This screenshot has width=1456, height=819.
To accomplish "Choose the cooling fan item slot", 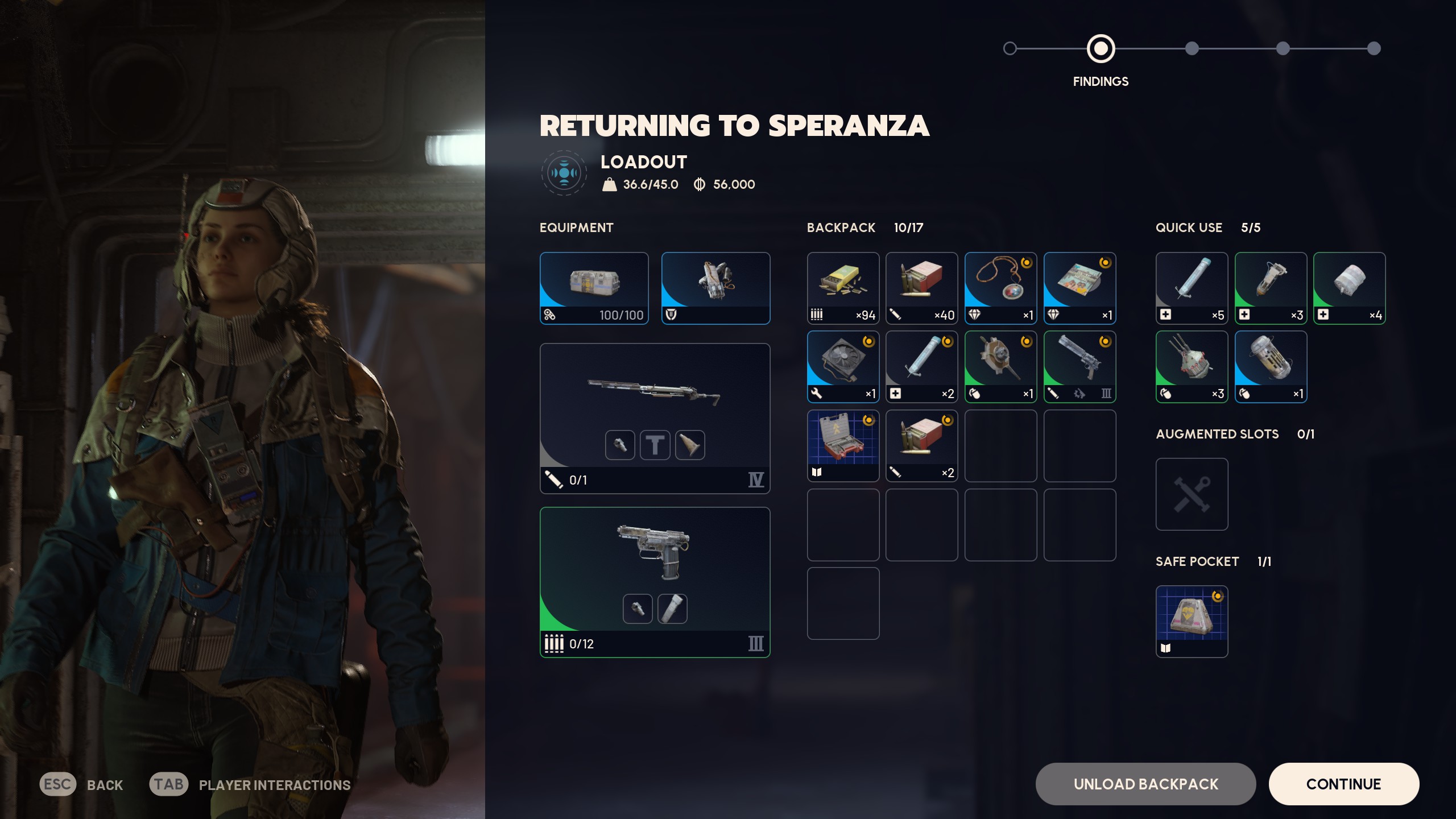I will (x=843, y=366).
